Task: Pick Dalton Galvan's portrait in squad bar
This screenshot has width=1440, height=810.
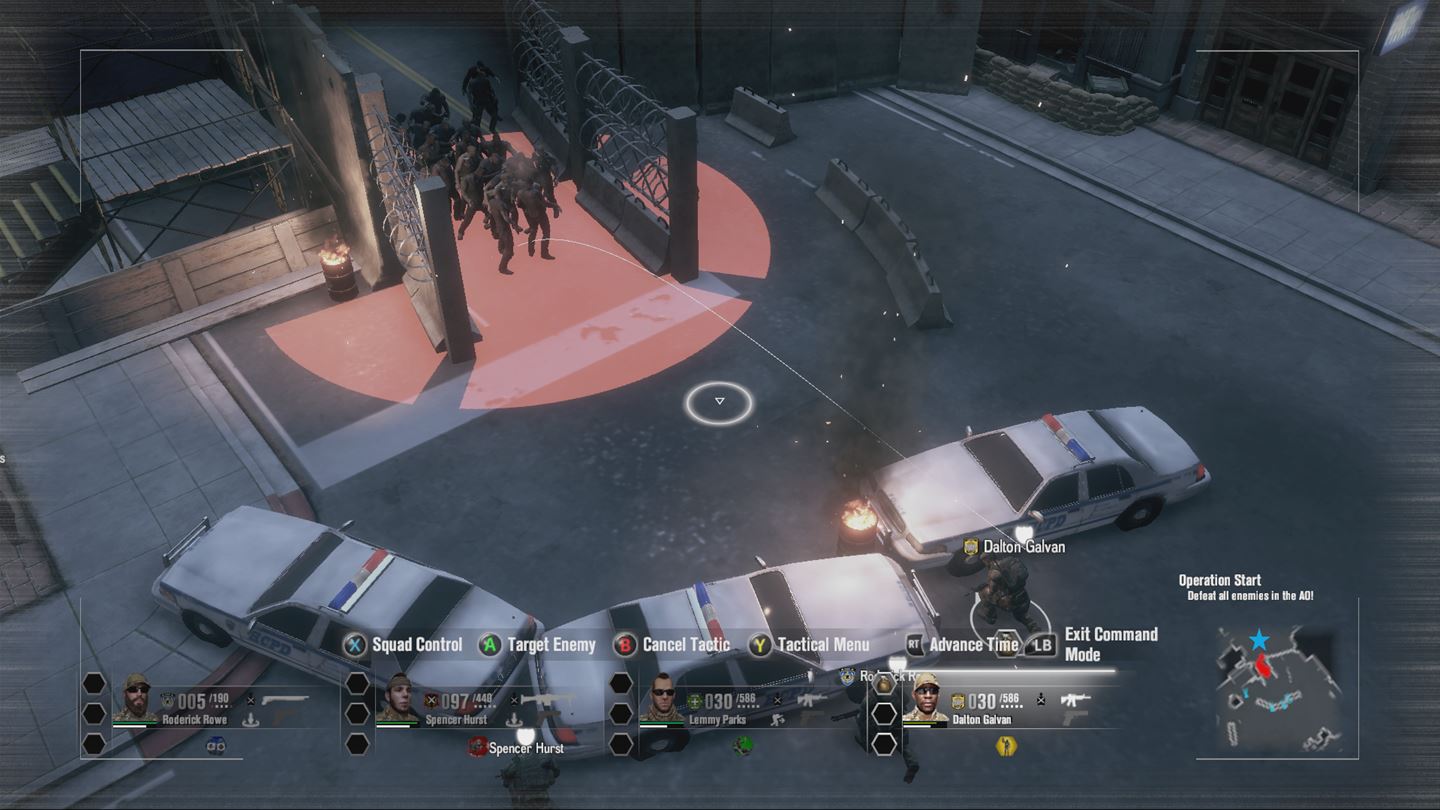Action: click(926, 697)
